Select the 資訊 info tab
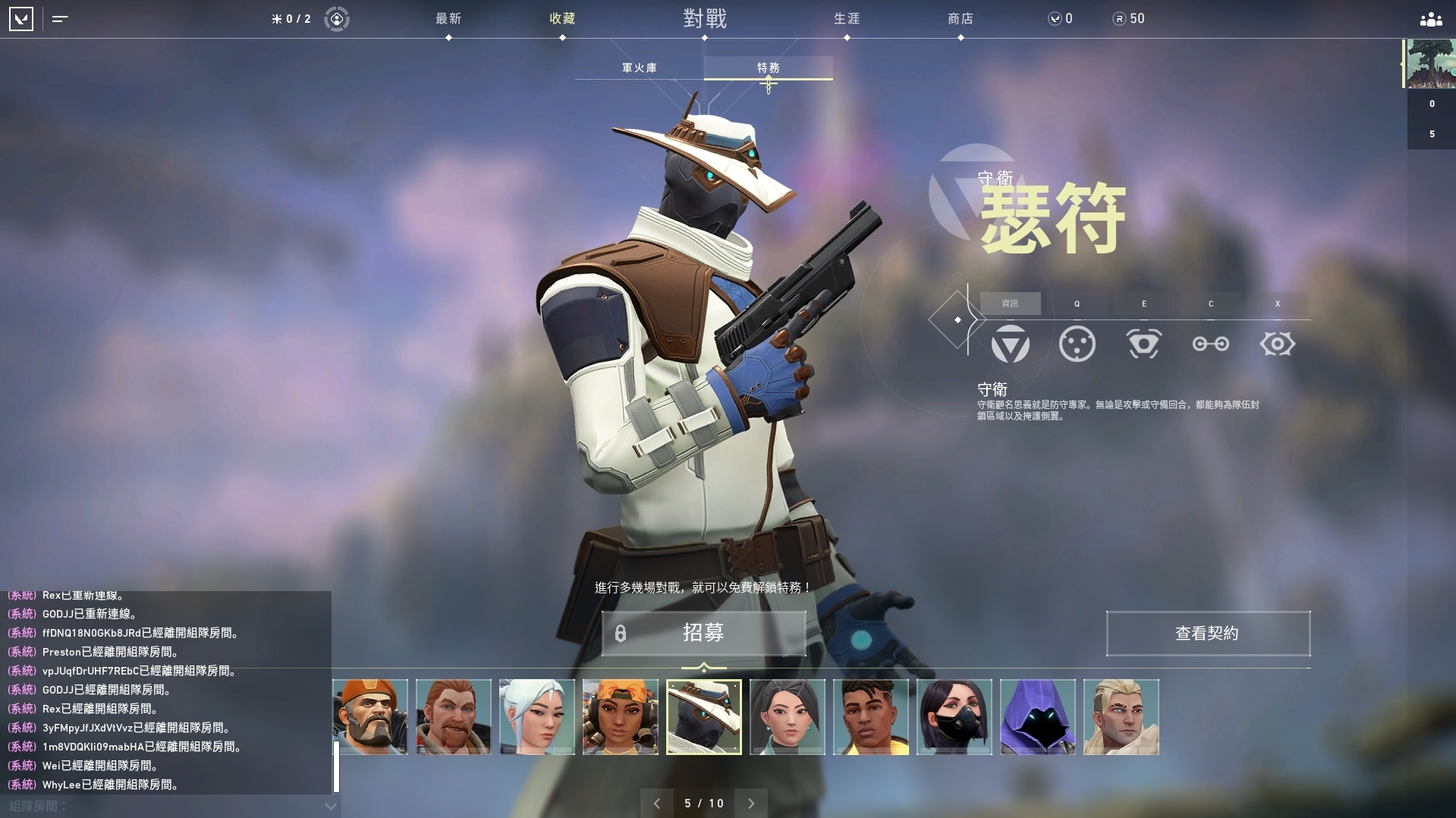Screen dimensions: 1456x818 pos(1010,303)
